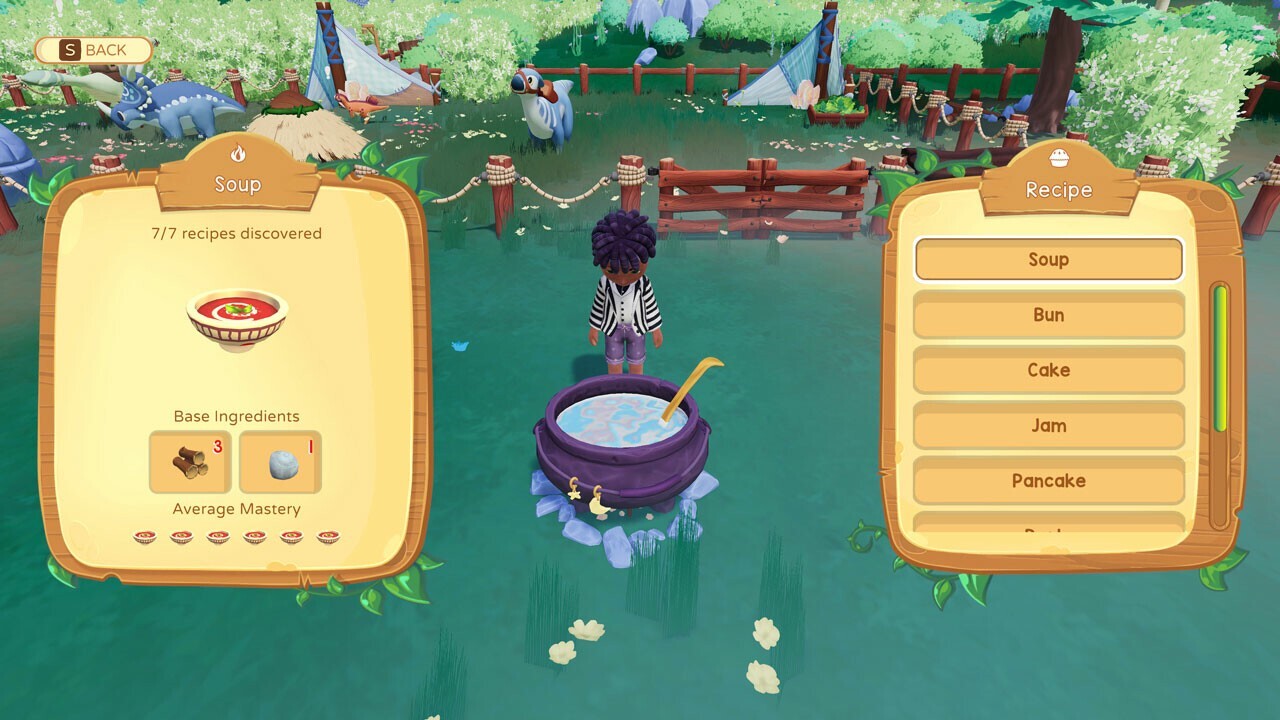Click the first mastery soup bowl icon
The image size is (1280, 720).
click(144, 537)
